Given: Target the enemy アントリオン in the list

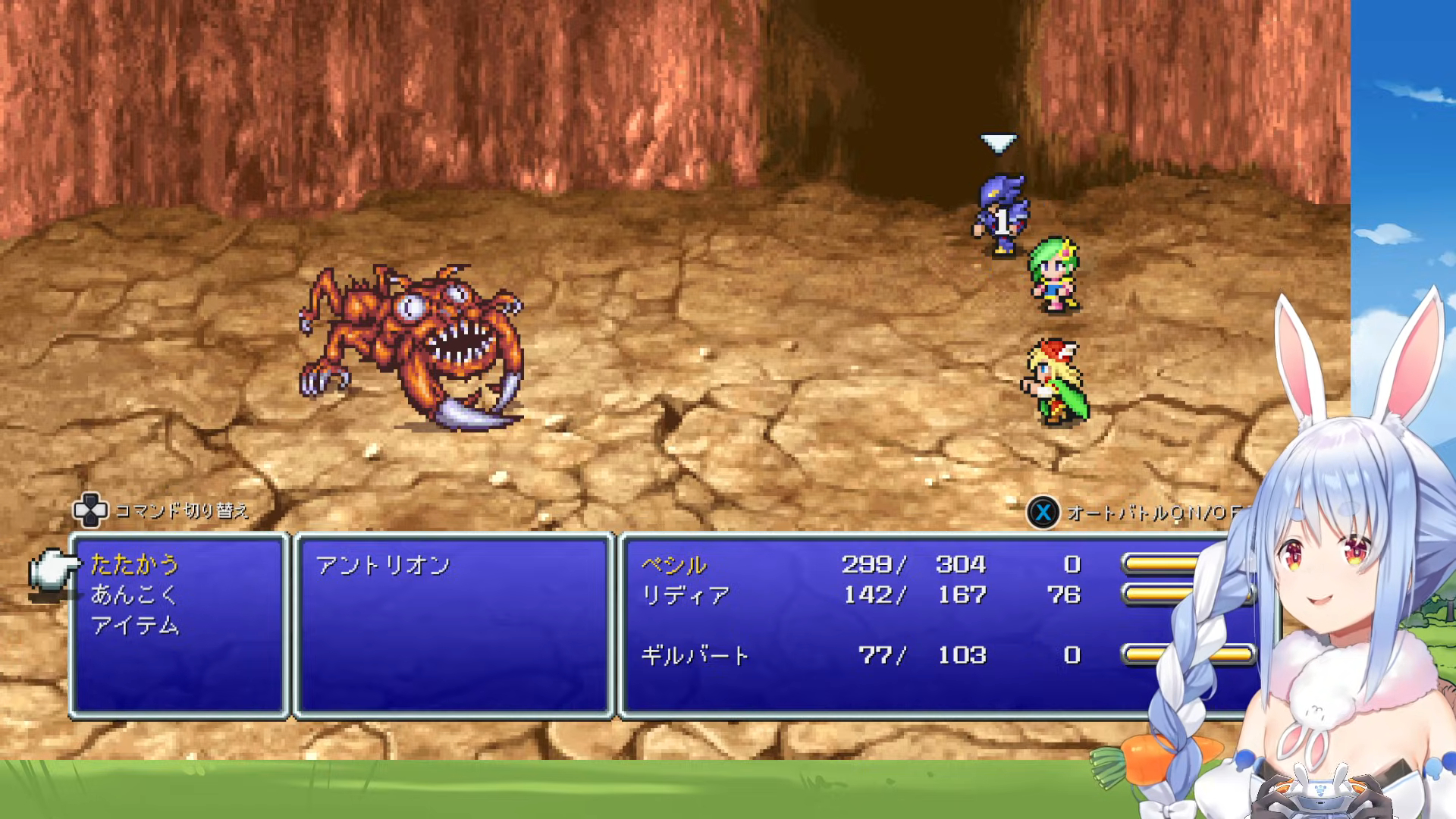Looking at the screenshot, I should click(383, 566).
